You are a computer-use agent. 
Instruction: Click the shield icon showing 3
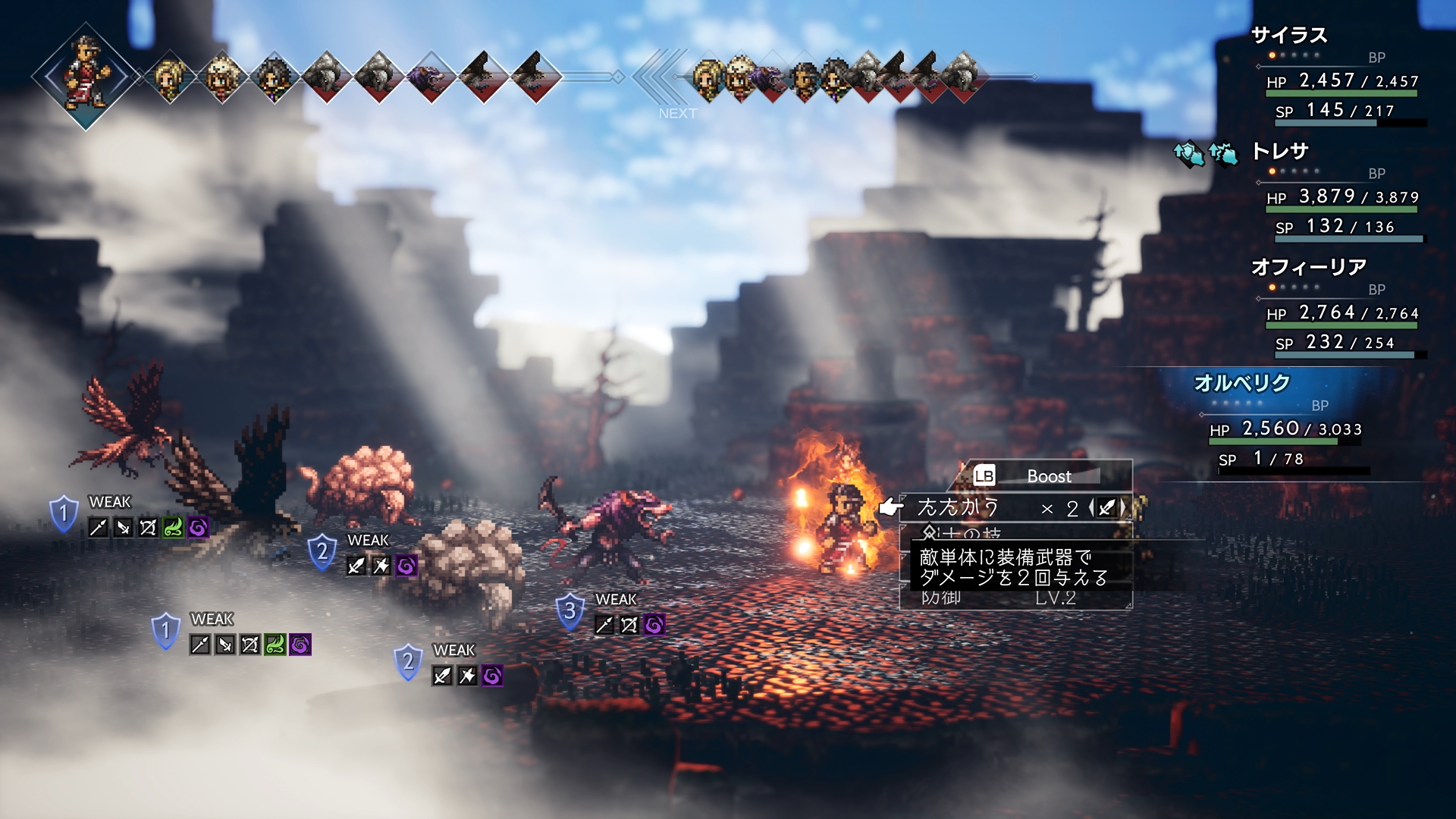[570, 611]
